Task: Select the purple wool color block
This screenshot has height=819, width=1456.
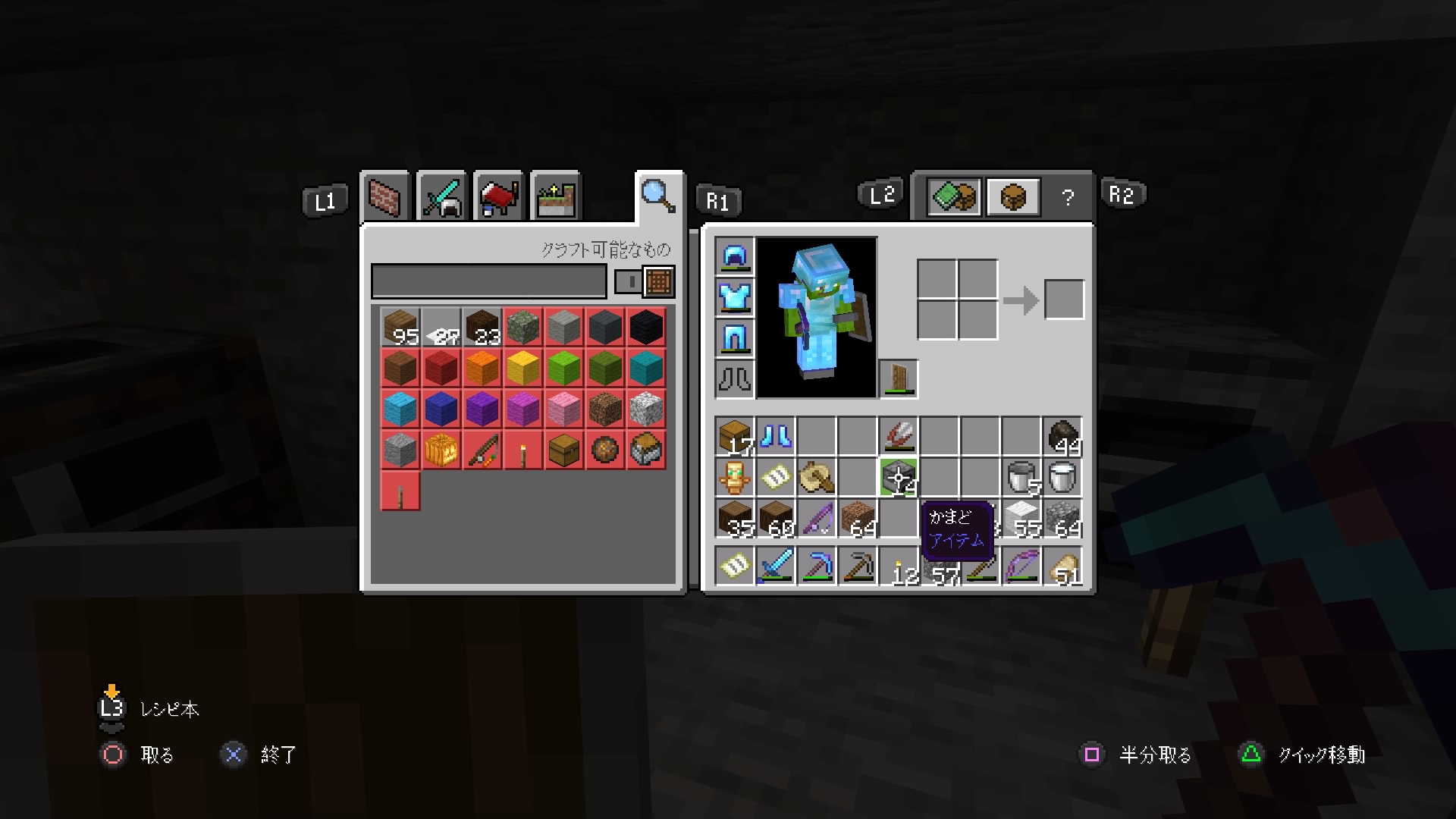Action: tap(482, 408)
